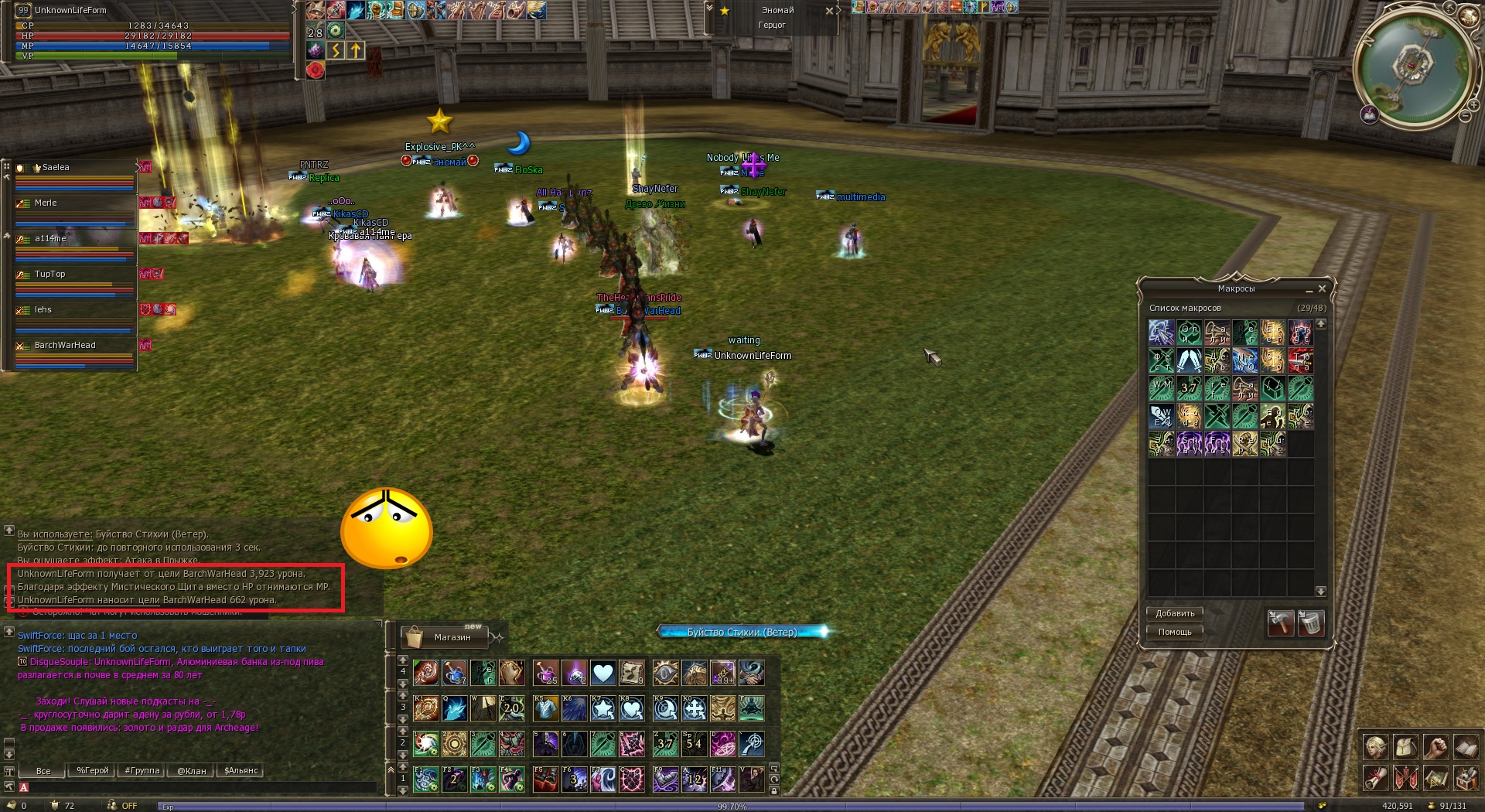Select party member BarchWarHead in party list
Viewport: 1485px width, 812px height.
(x=75, y=346)
